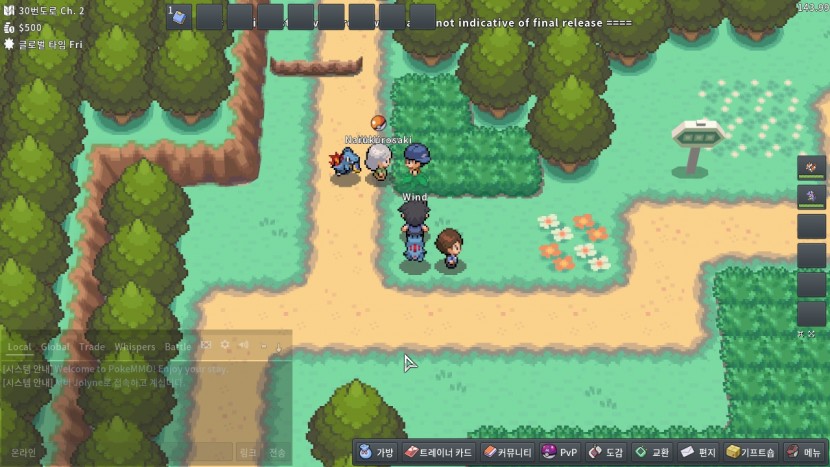Open the 가방 (Bag) menu

point(378,452)
